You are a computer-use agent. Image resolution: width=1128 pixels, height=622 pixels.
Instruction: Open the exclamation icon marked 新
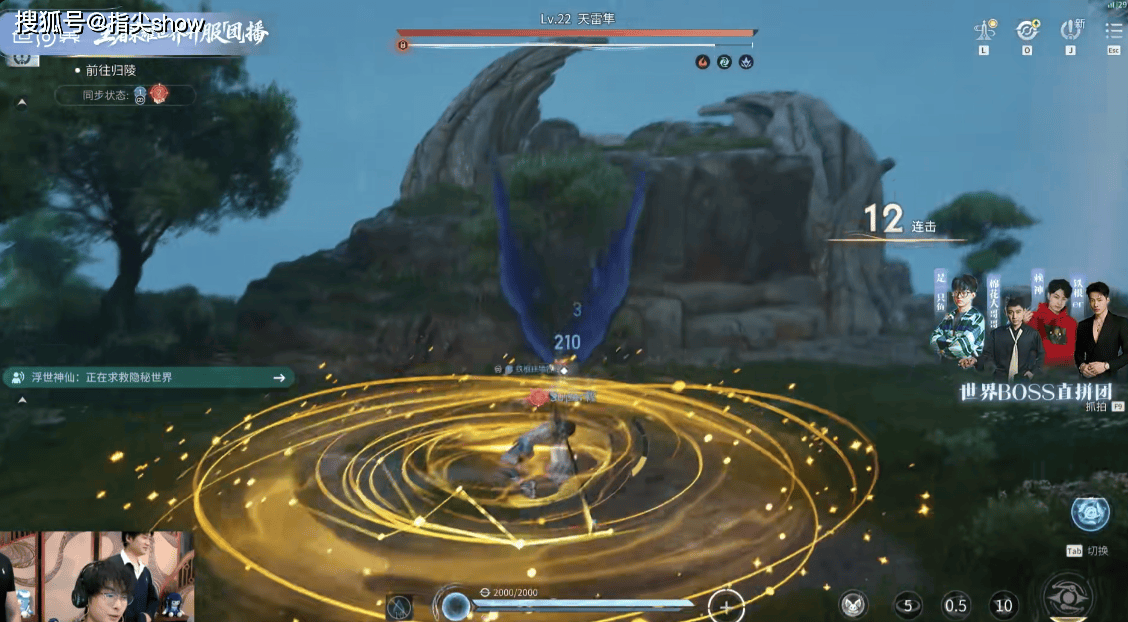1071,30
